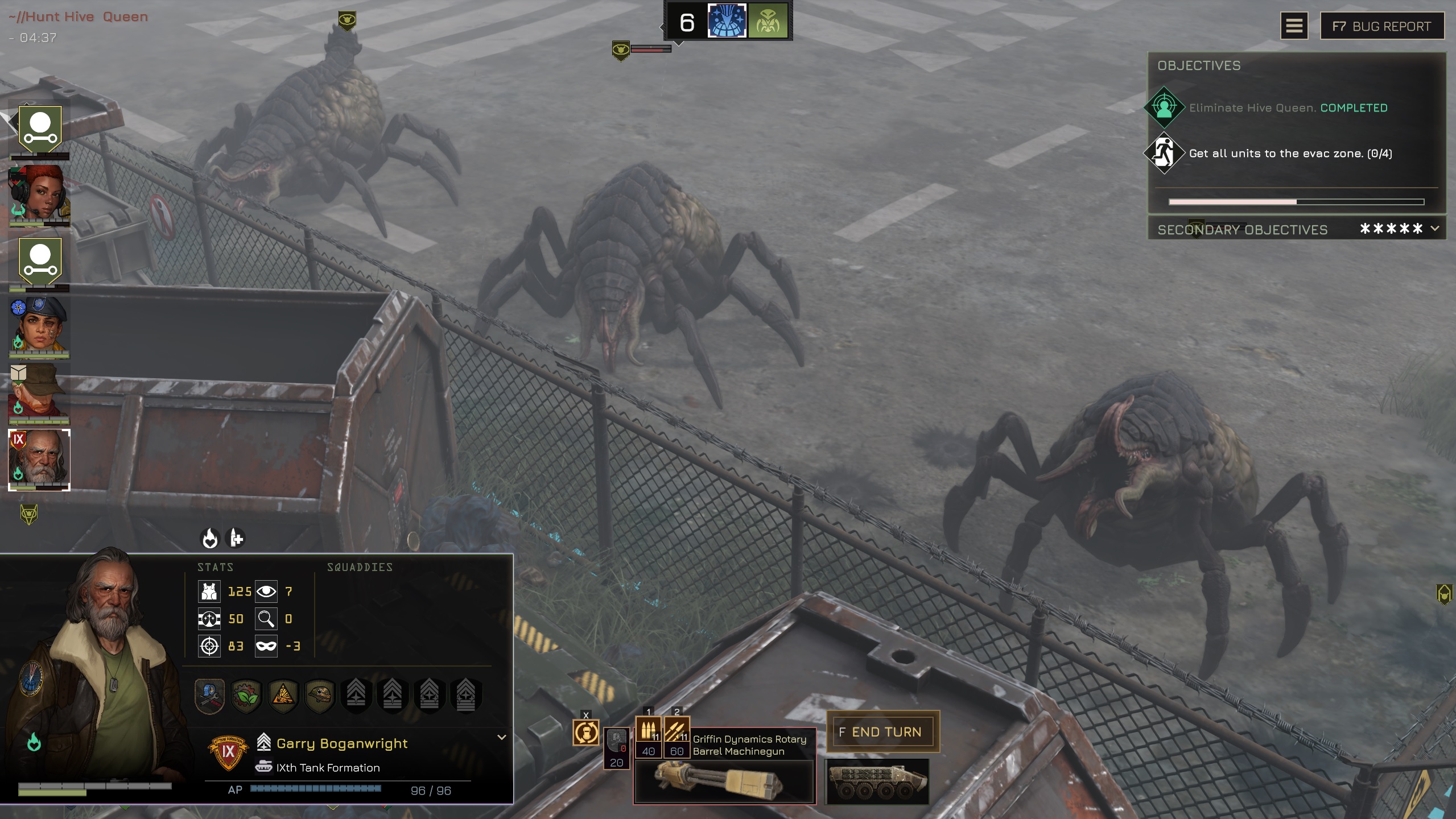This screenshot has width=1456, height=819.
Task: Click the duct tape and wrench perk badge
Action: click(210, 695)
